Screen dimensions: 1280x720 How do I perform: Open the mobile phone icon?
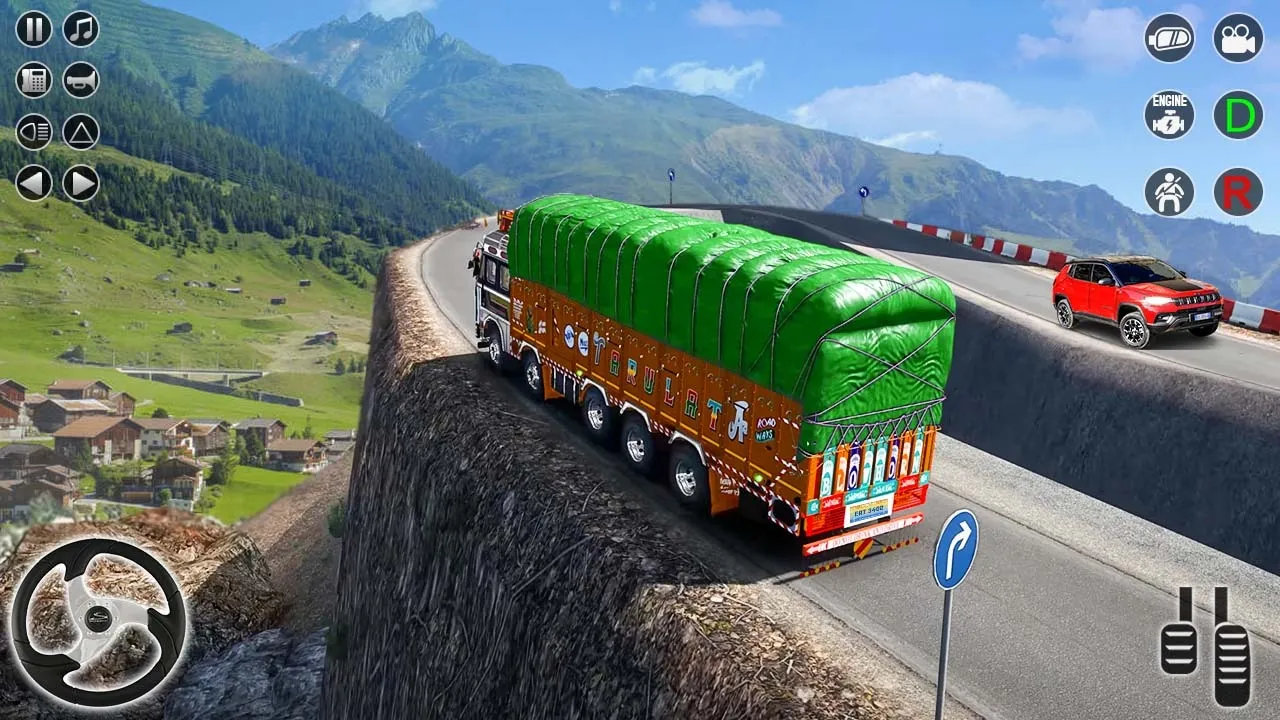(33, 79)
